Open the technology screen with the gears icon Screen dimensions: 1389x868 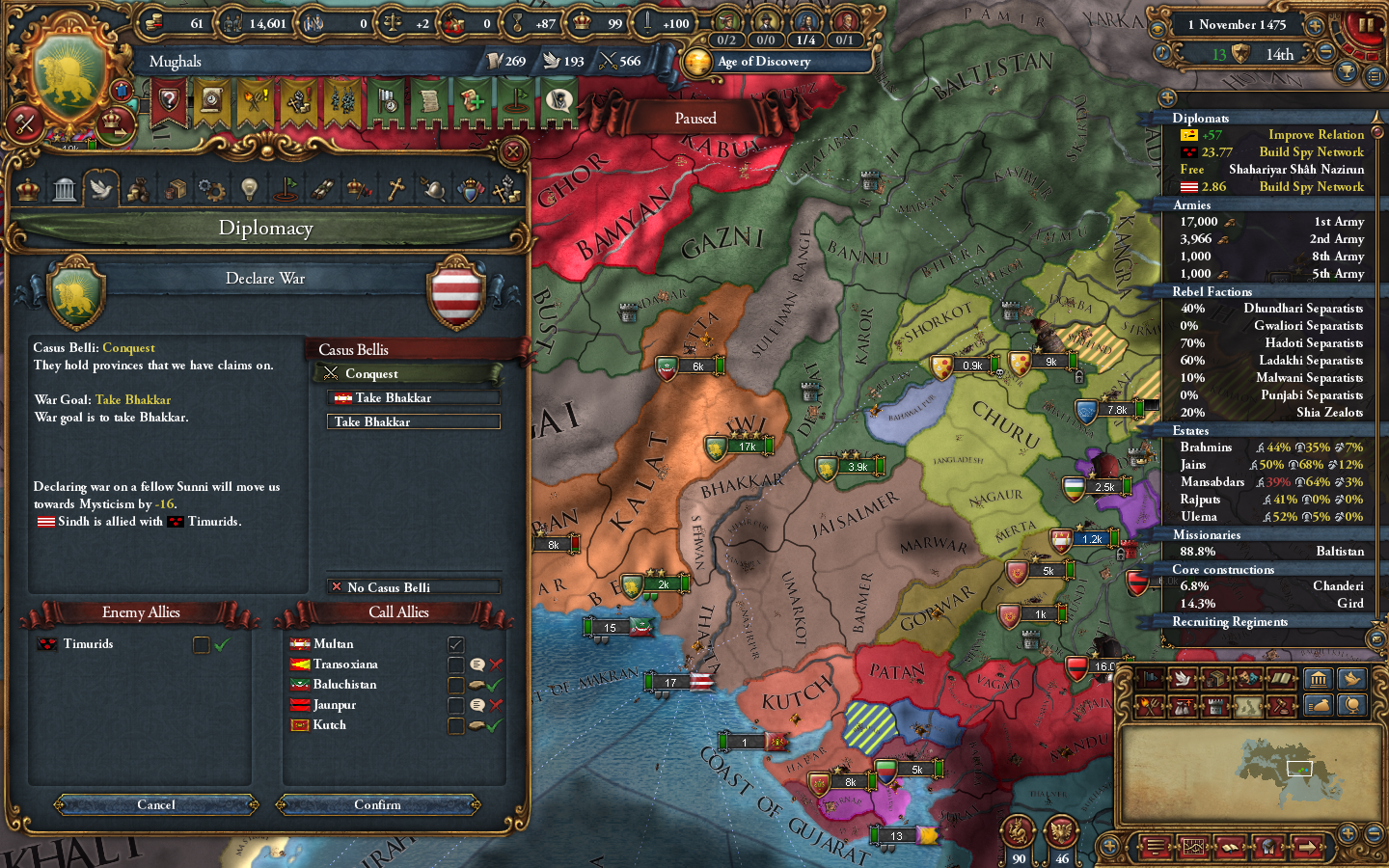click(212, 188)
